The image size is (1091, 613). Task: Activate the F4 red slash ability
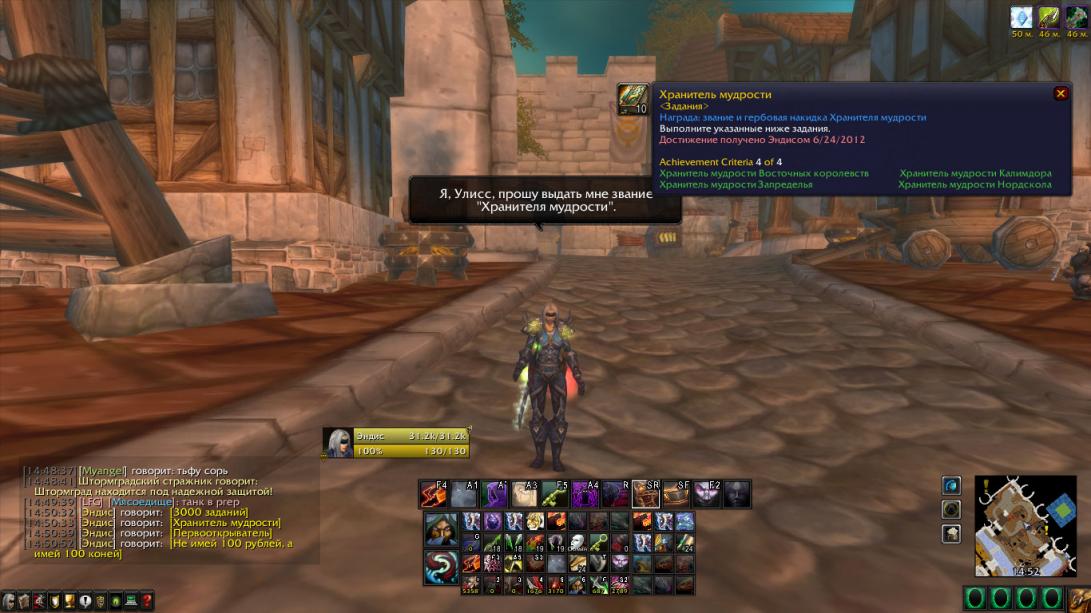(x=433, y=494)
